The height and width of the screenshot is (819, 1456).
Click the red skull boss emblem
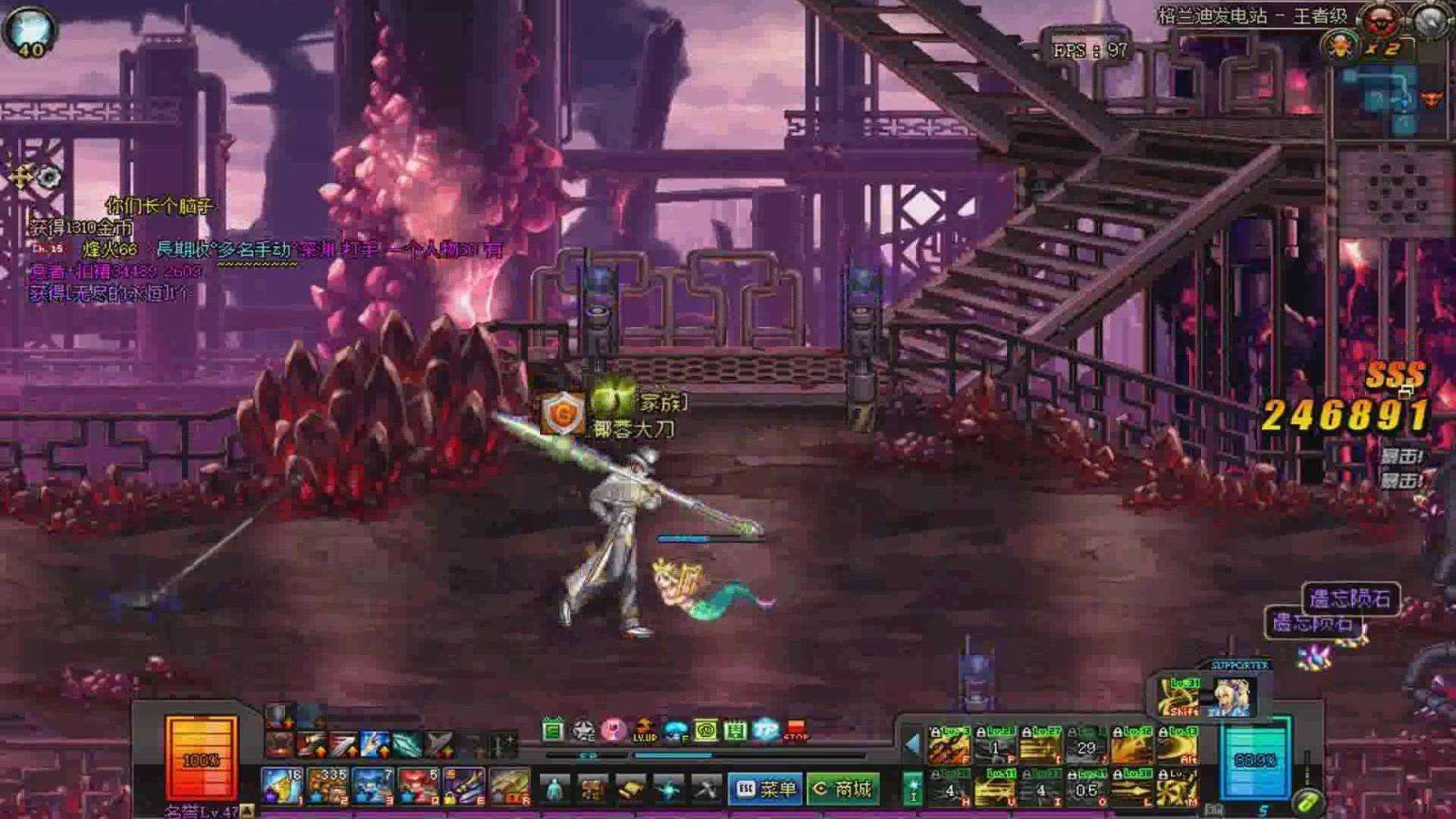tap(1380, 20)
